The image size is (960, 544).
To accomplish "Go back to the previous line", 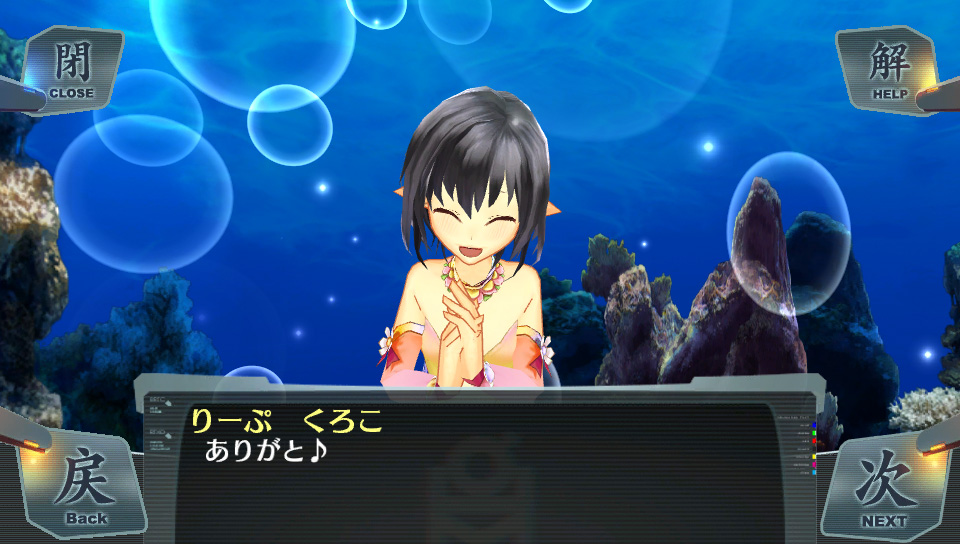I will pyautogui.click(x=87, y=487).
